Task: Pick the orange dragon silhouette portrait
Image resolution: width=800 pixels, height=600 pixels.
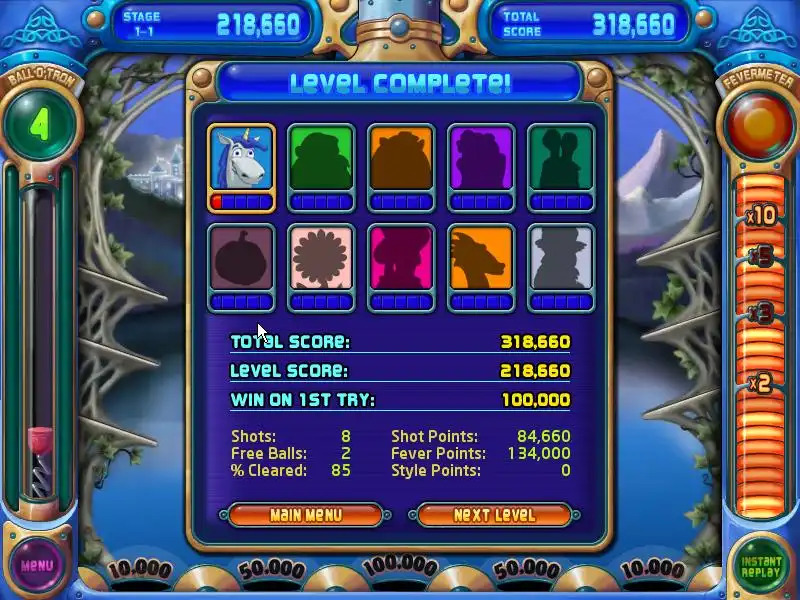Action: point(481,259)
